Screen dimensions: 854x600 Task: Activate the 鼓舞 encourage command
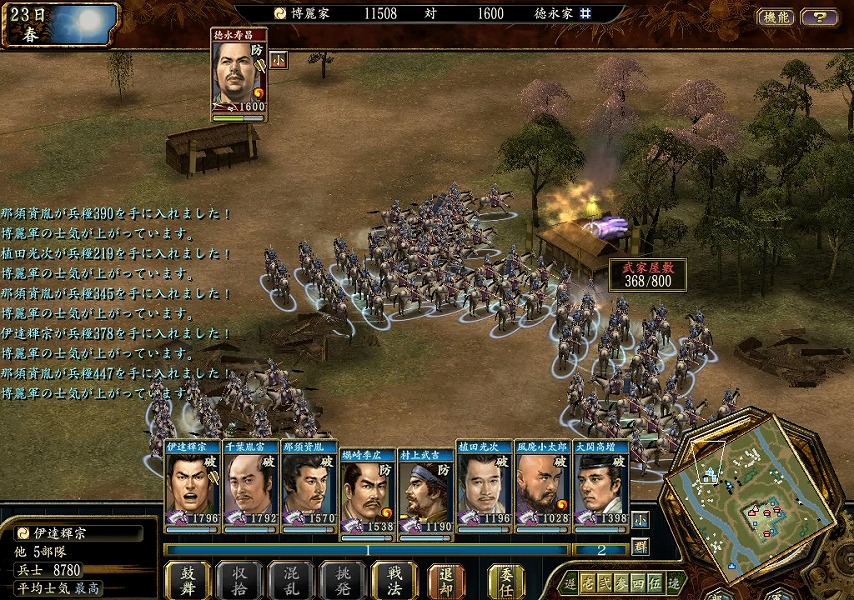[188, 580]
